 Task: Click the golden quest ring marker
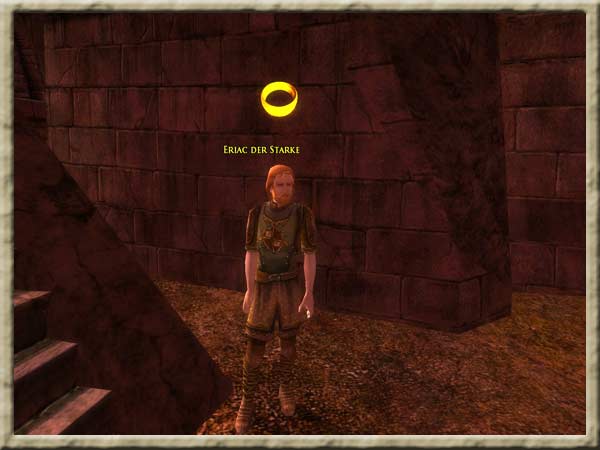[x=279, y=98]
